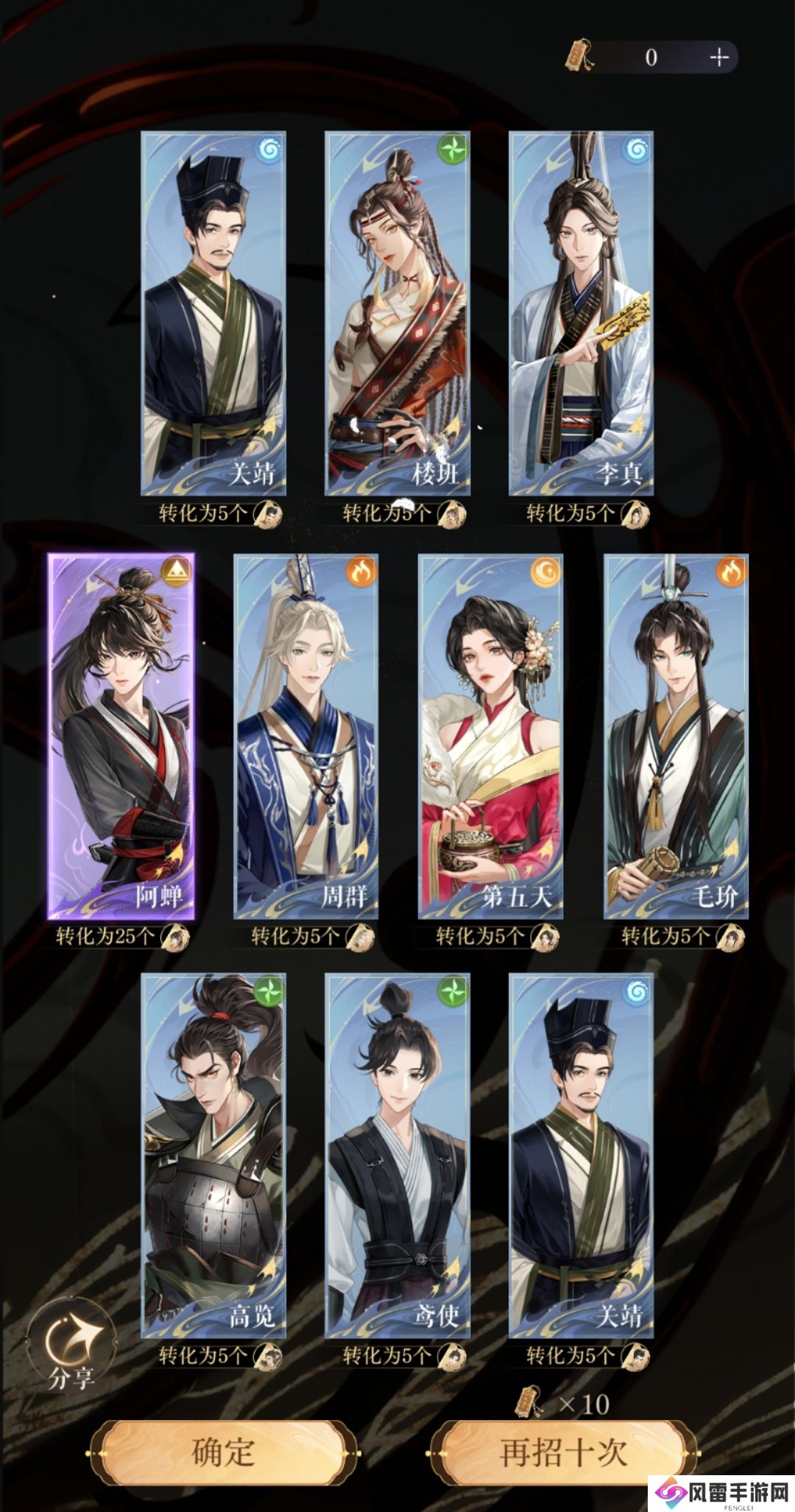View the 高览 armored warrior card
The width and height of the screenshot is (795, 1512).
click(x=213, y=1156)
